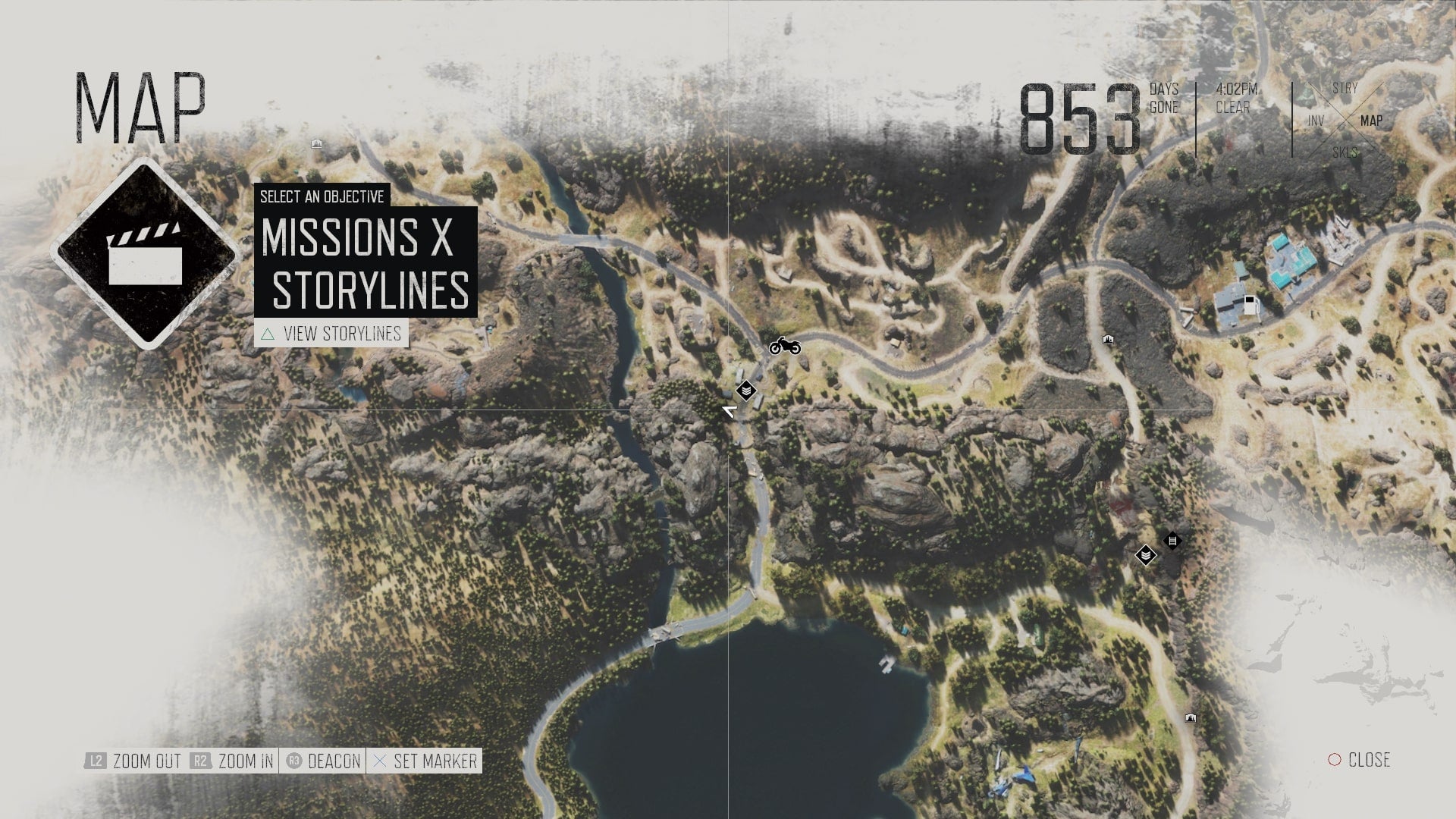Click Deacon's white arrow position marker

(728, 411)
